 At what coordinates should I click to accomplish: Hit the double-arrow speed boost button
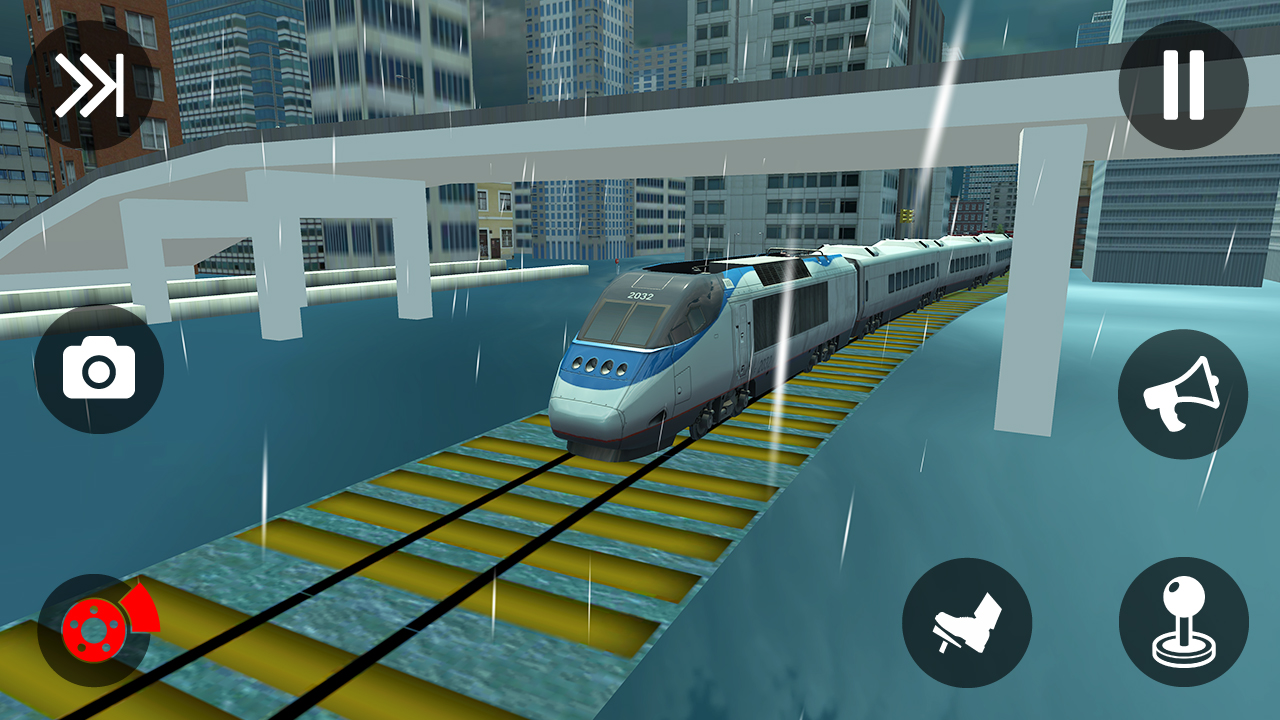(x=90, y=85)
